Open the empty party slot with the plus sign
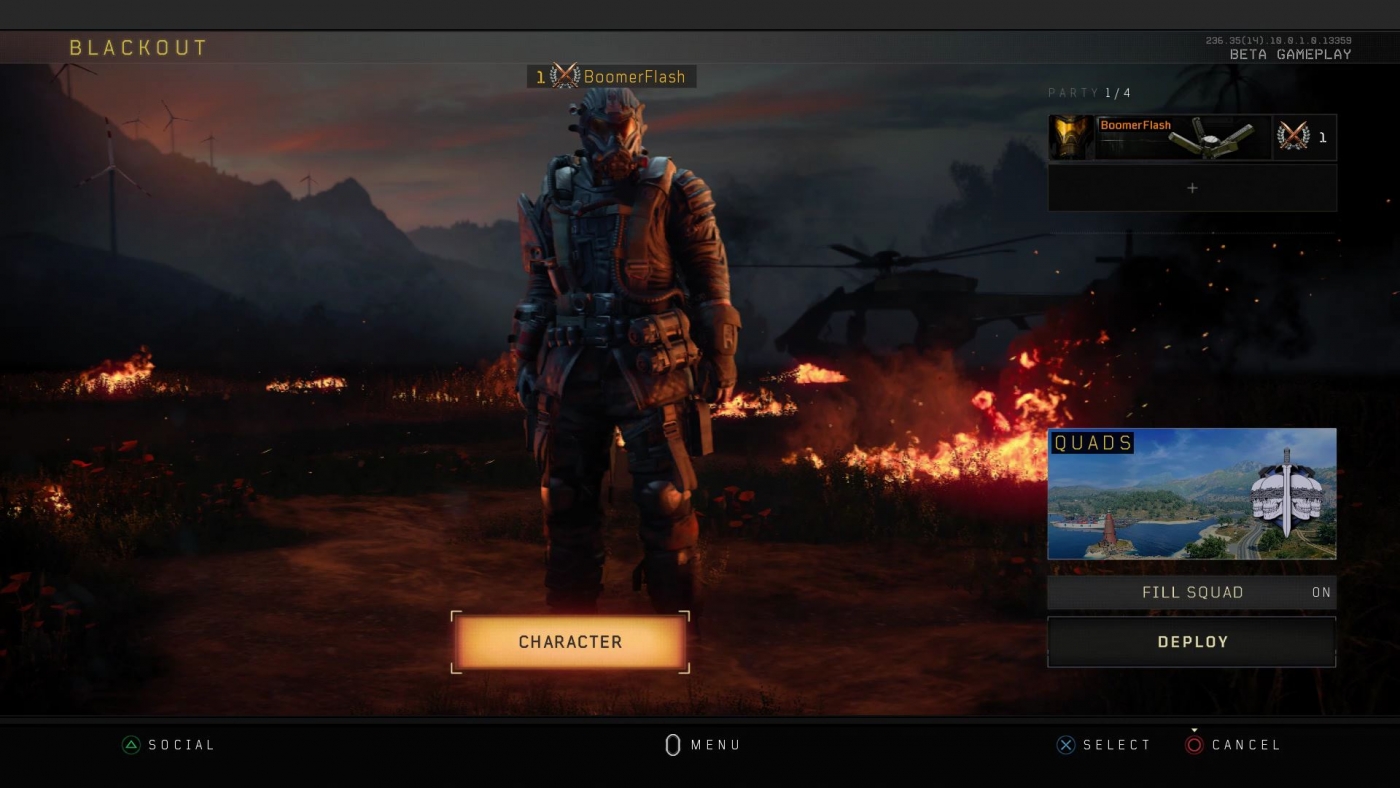Image resolution: width=1400 pixels, height=788 pixels. (1192, 187)
